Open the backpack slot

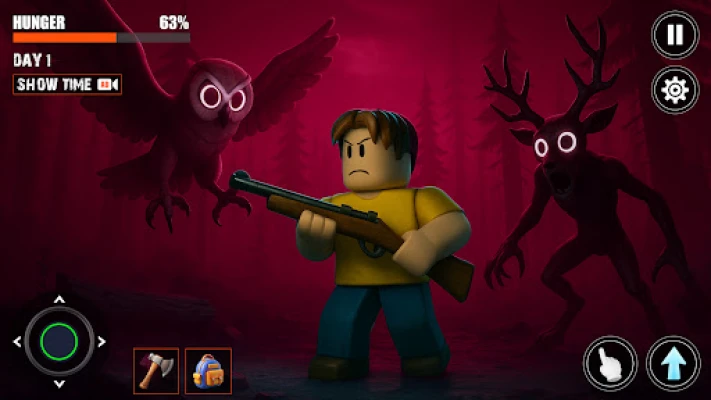tap(208, 370)
